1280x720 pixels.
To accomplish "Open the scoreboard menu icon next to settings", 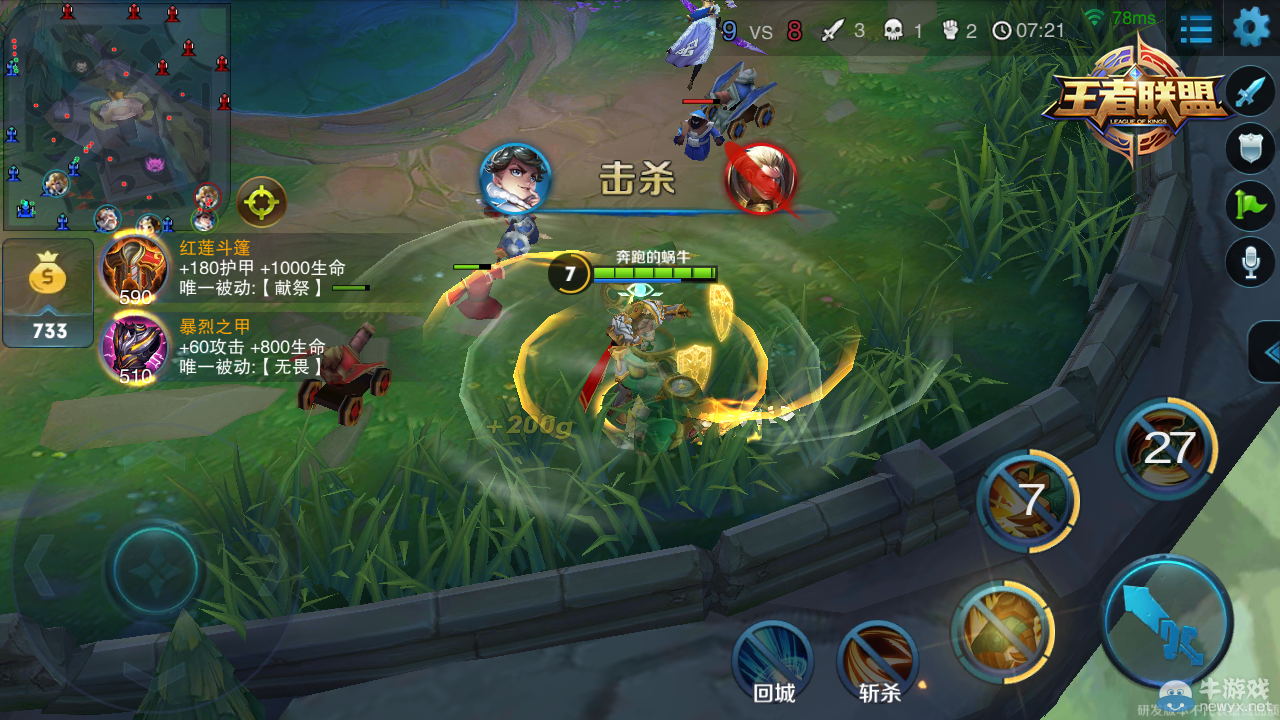I will pyautogui.click(x=1196, y=30).
